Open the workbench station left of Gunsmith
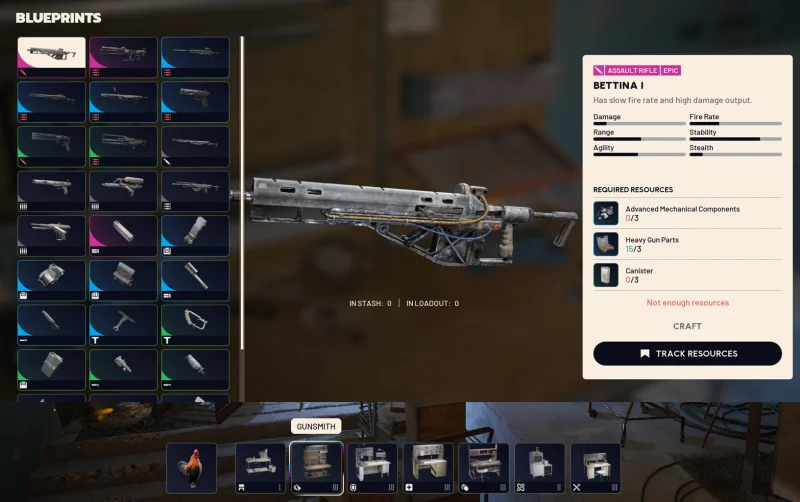The width and height of the screenshot is (800, 502). click(x=261, y=468)
